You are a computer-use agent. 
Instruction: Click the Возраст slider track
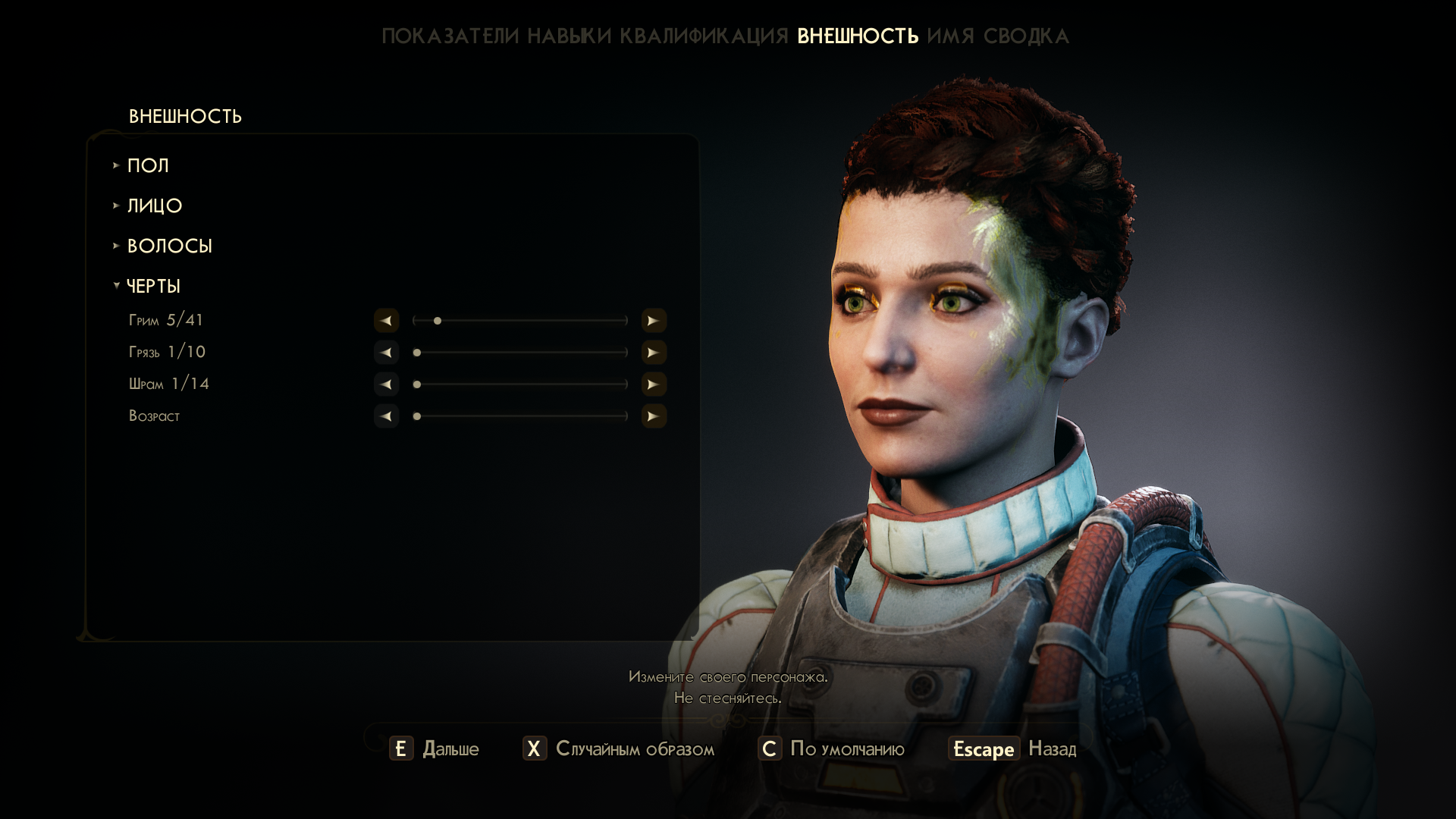click(x=520, y=416)
